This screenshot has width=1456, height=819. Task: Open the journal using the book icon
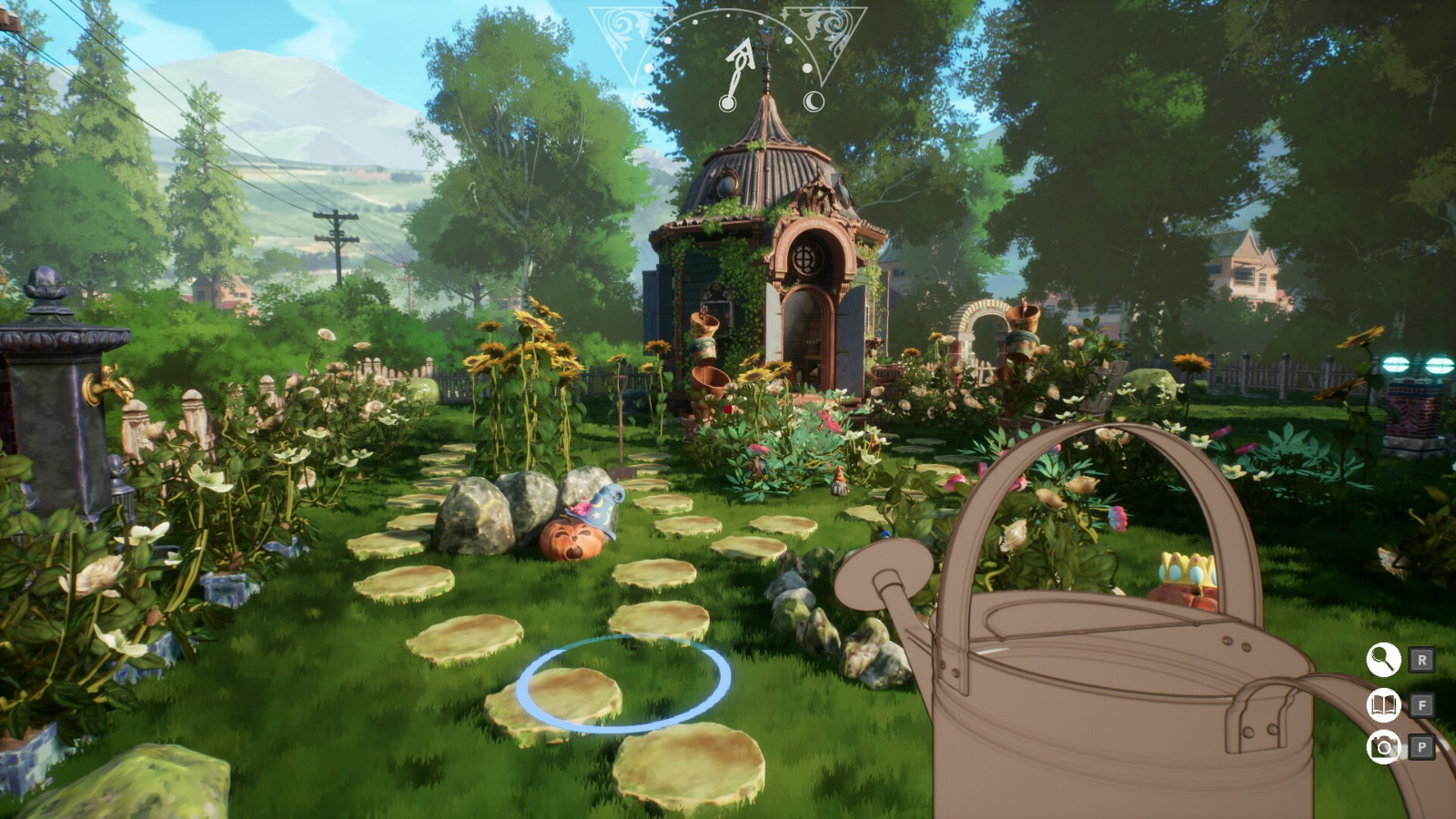(x=1381, y=704)
